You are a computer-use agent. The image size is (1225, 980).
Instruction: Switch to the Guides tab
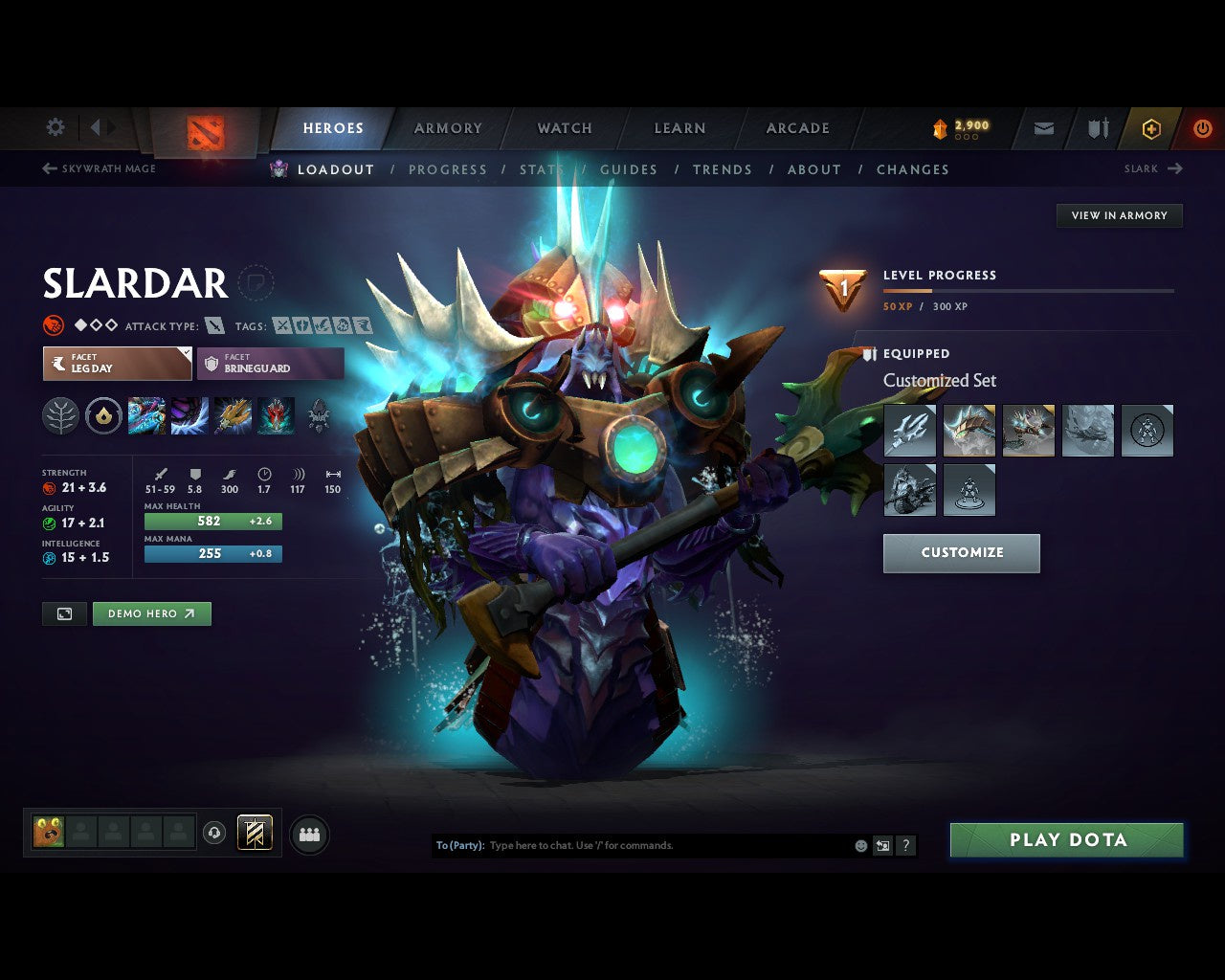tap(629, 169)
